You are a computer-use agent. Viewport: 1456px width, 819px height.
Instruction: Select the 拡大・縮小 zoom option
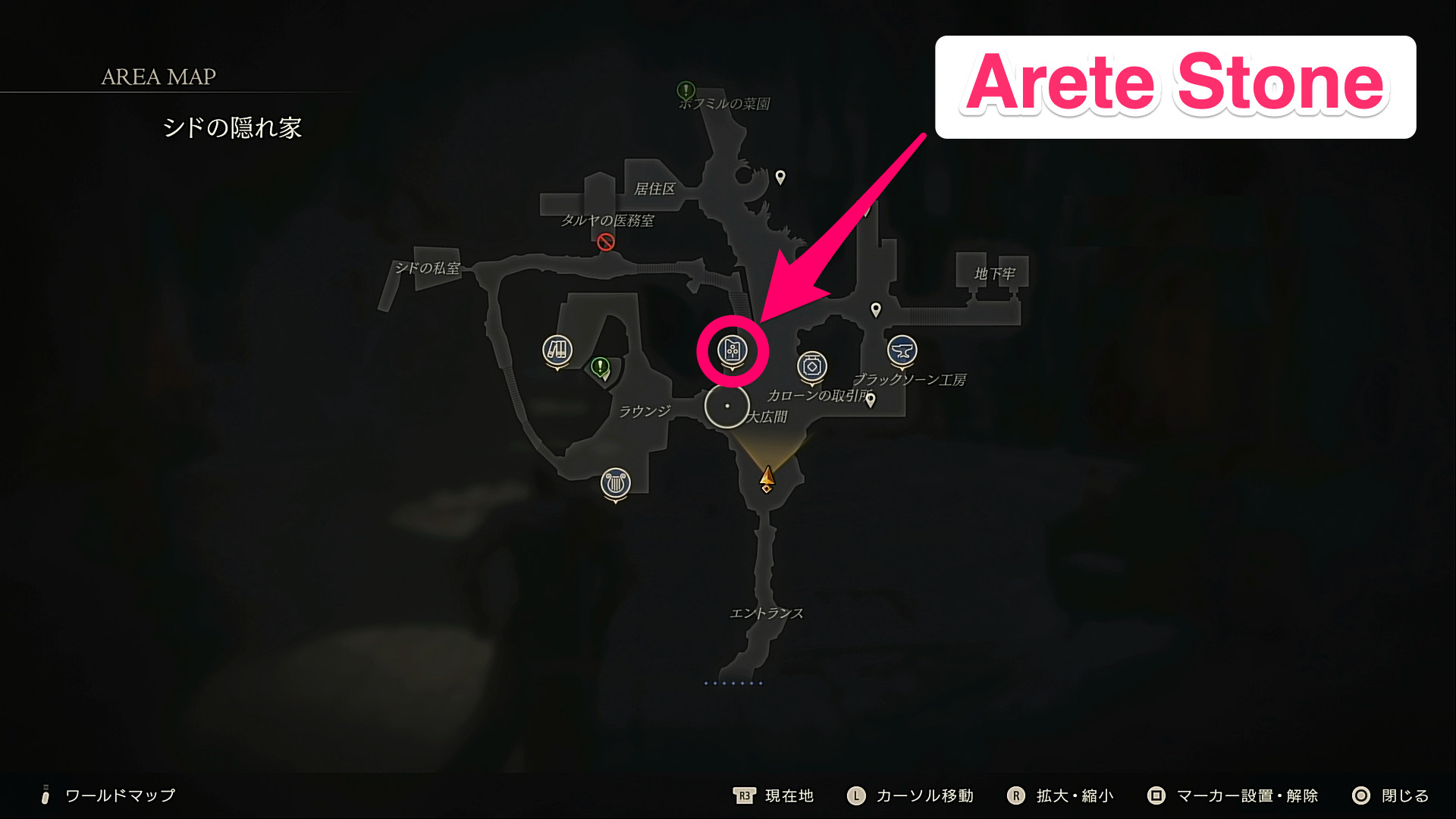1074,795
